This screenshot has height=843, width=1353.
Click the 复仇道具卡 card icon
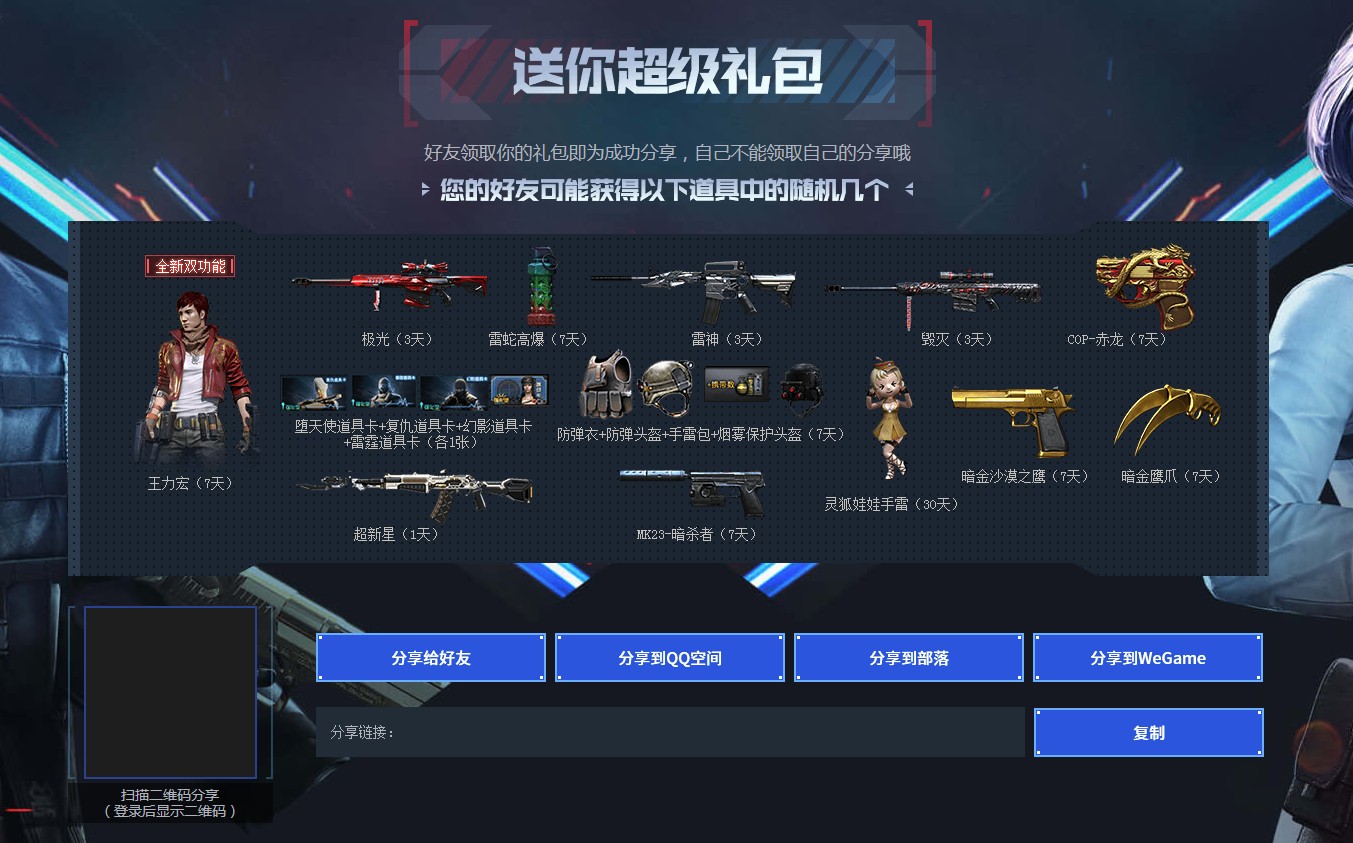[383, 390]
